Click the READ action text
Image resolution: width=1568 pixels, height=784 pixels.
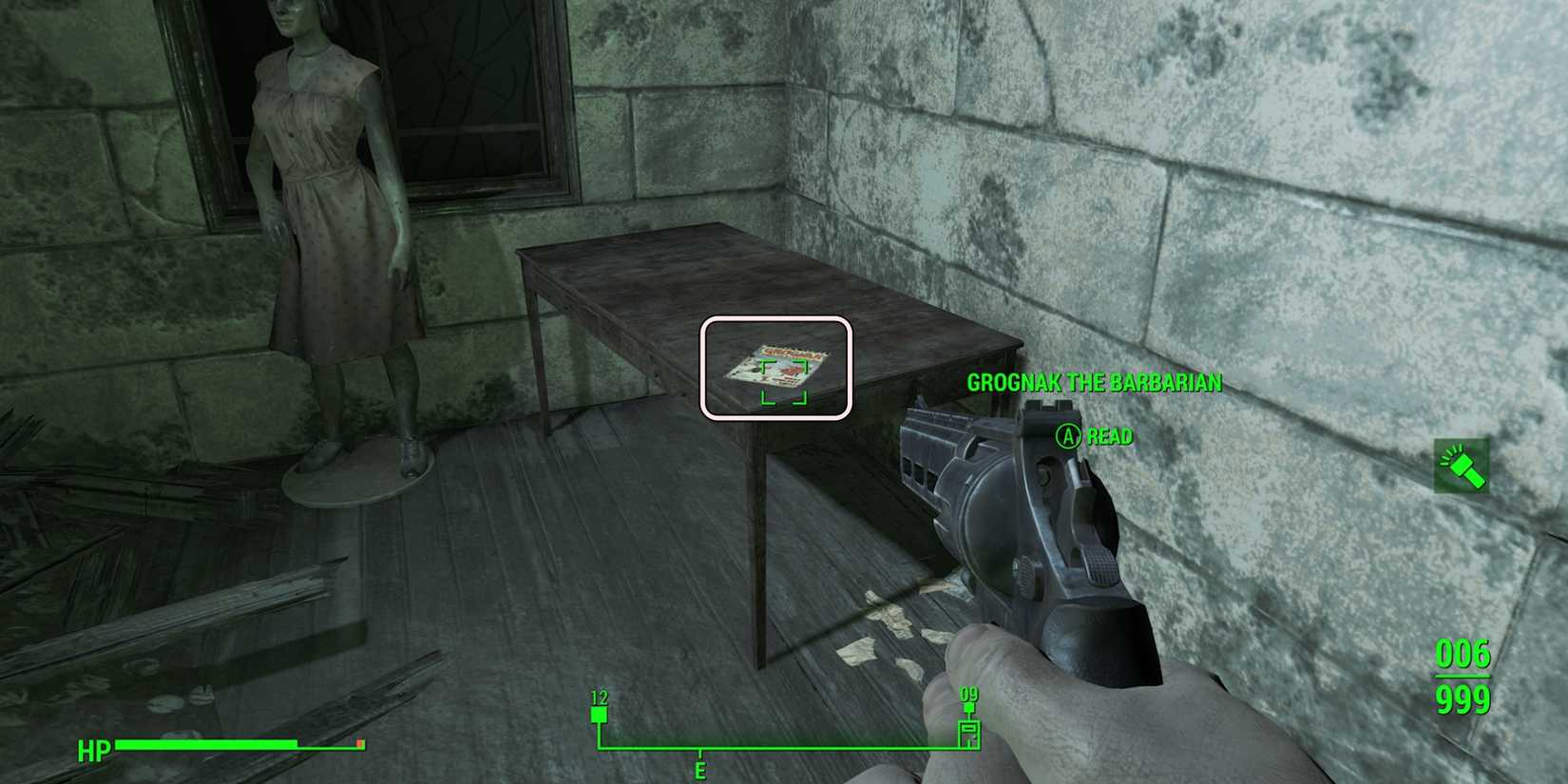click(1109, 437)
